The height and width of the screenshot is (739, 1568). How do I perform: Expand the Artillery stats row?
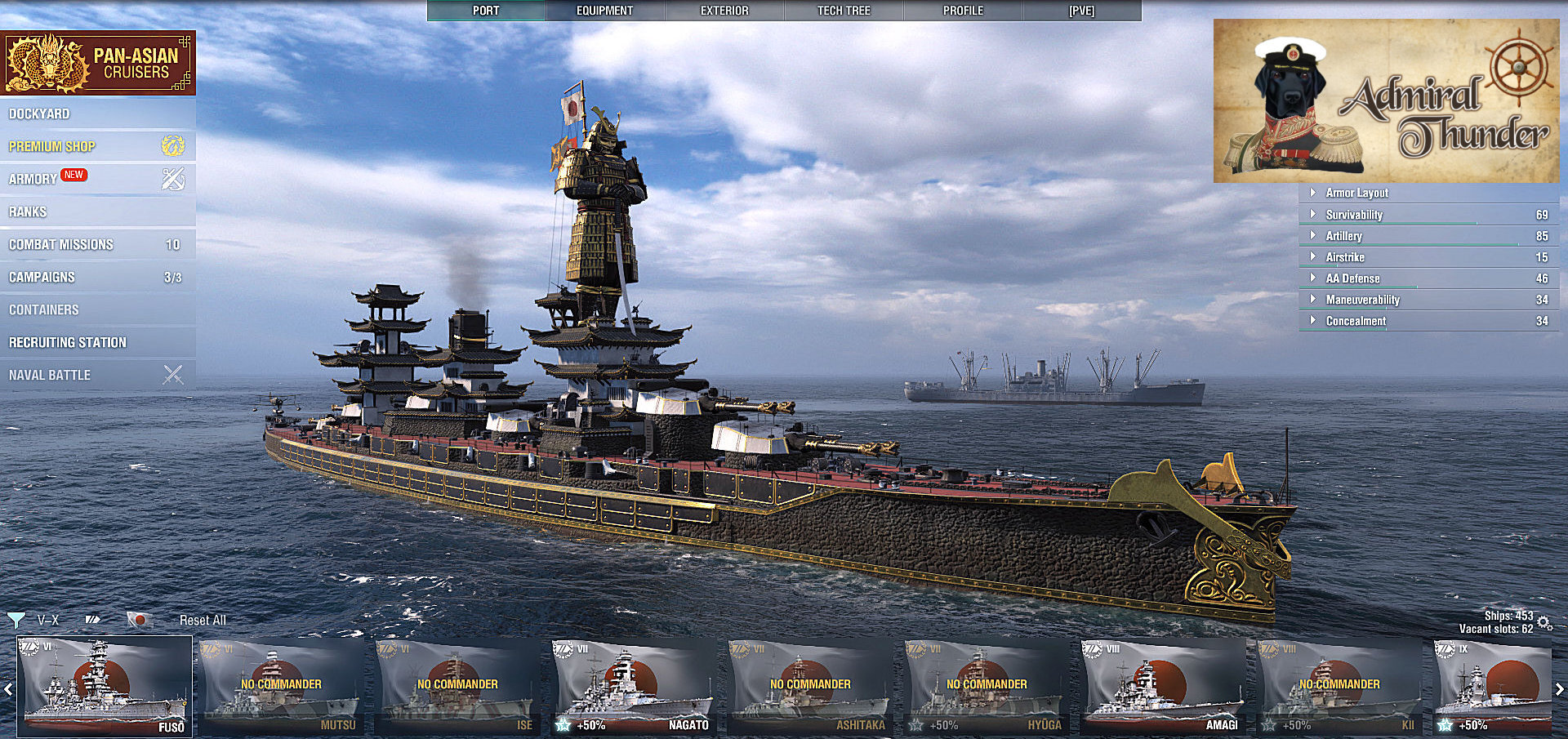1344,236
